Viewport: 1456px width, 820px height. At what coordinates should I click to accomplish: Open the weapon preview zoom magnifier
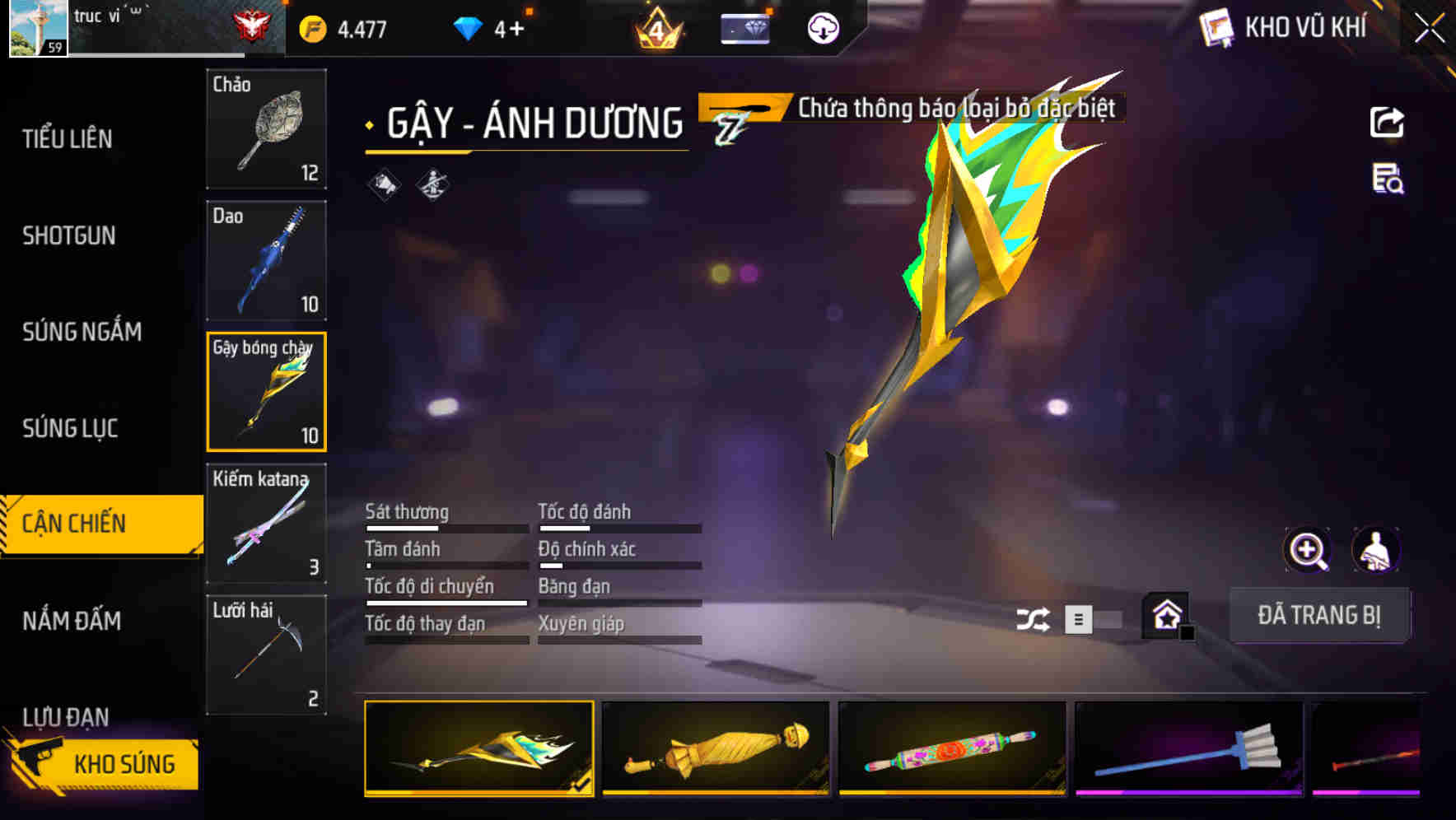click(1309, 550)
